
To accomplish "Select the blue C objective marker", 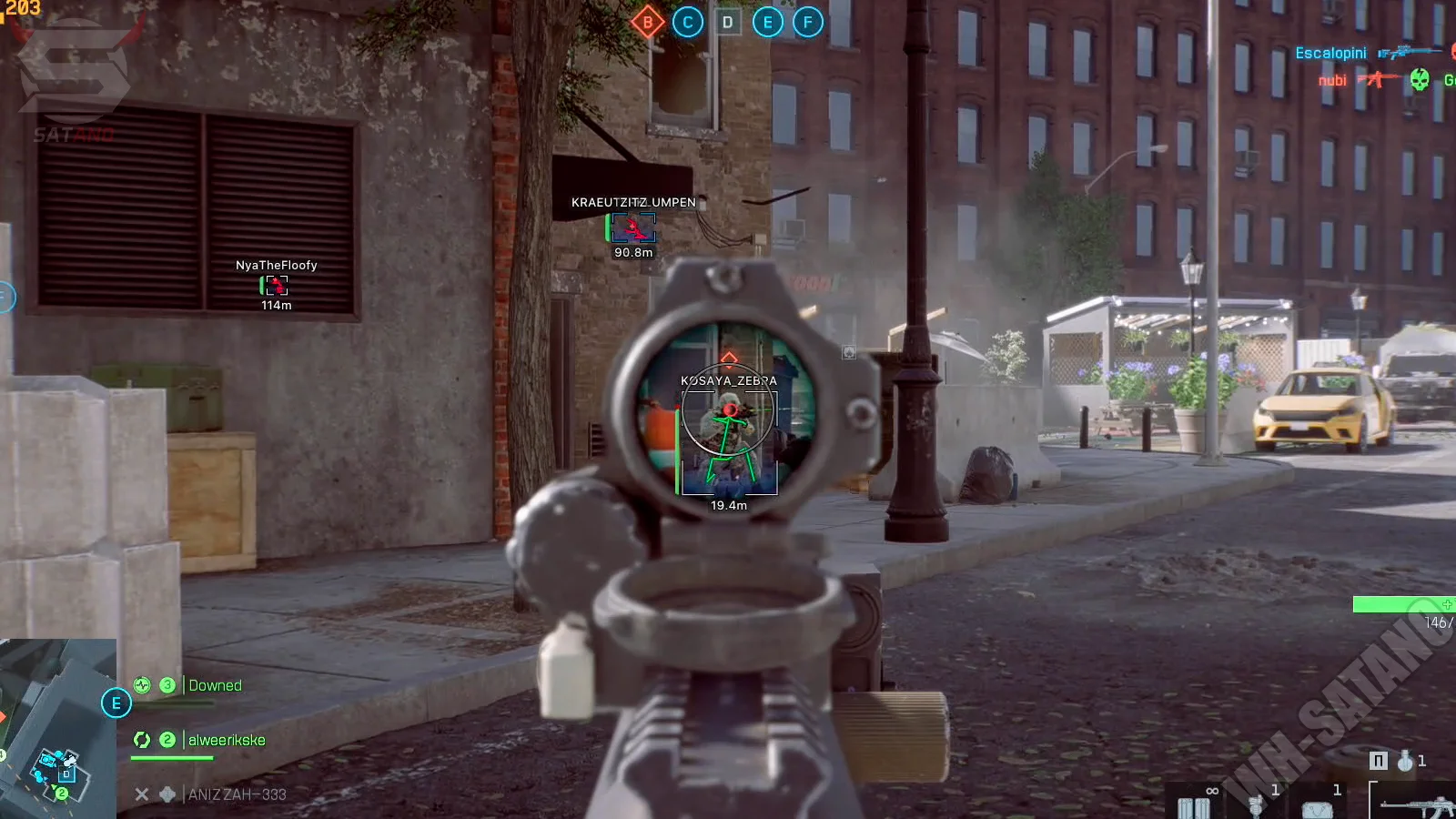I will click(x=688, y=23).
